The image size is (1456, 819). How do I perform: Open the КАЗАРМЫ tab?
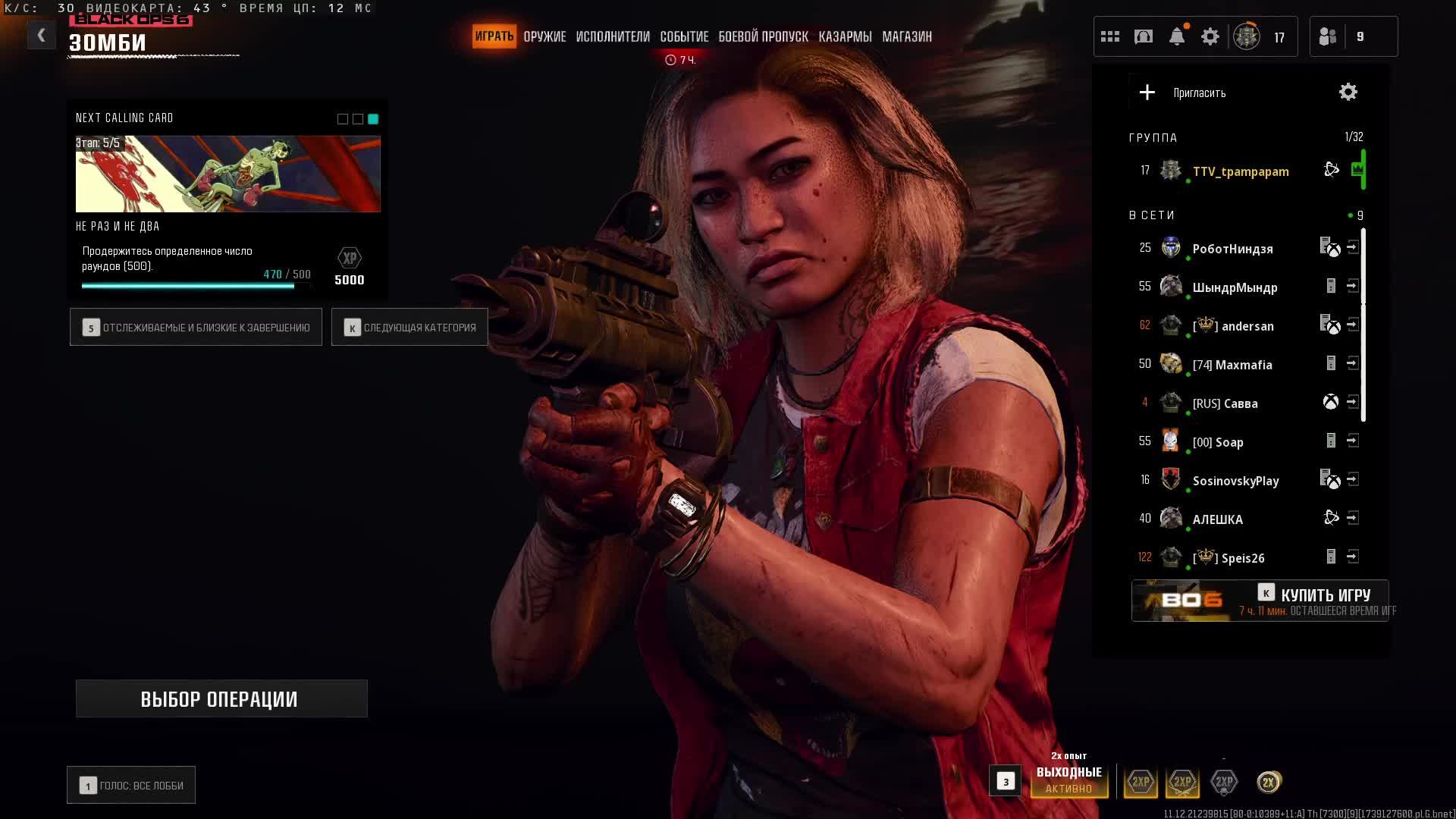click(x=845, y=36)
